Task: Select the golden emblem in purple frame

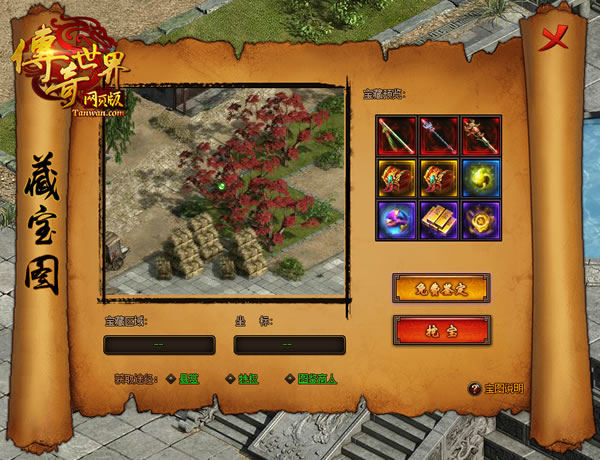Action: click(481, 219)
